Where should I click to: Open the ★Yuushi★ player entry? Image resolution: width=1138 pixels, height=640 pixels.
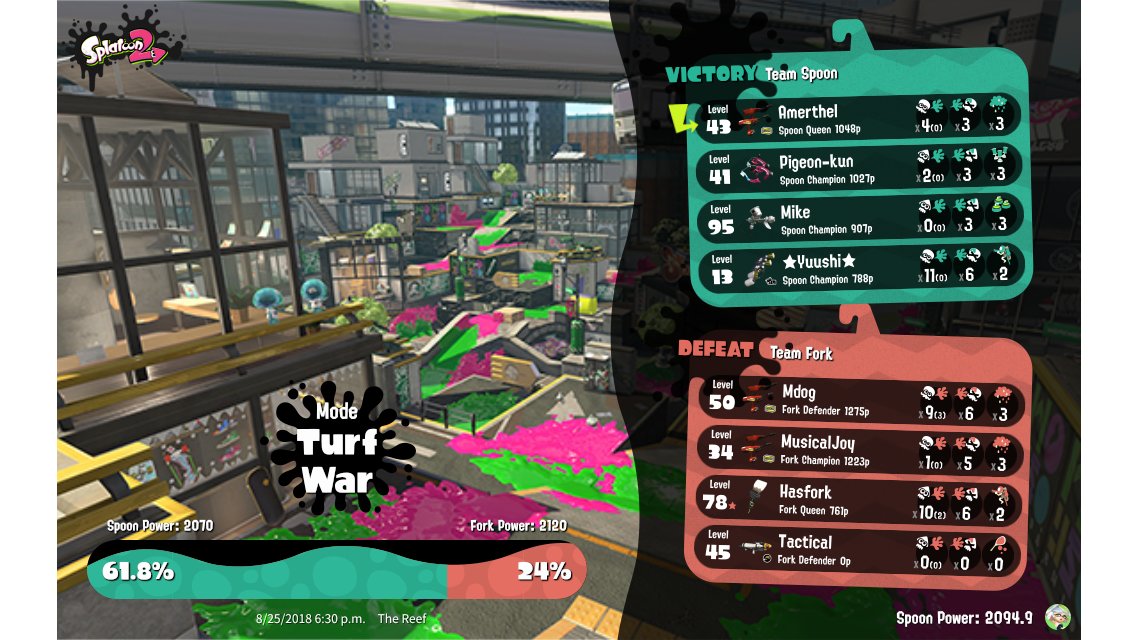pyautogui.click(x=860, y=268)
